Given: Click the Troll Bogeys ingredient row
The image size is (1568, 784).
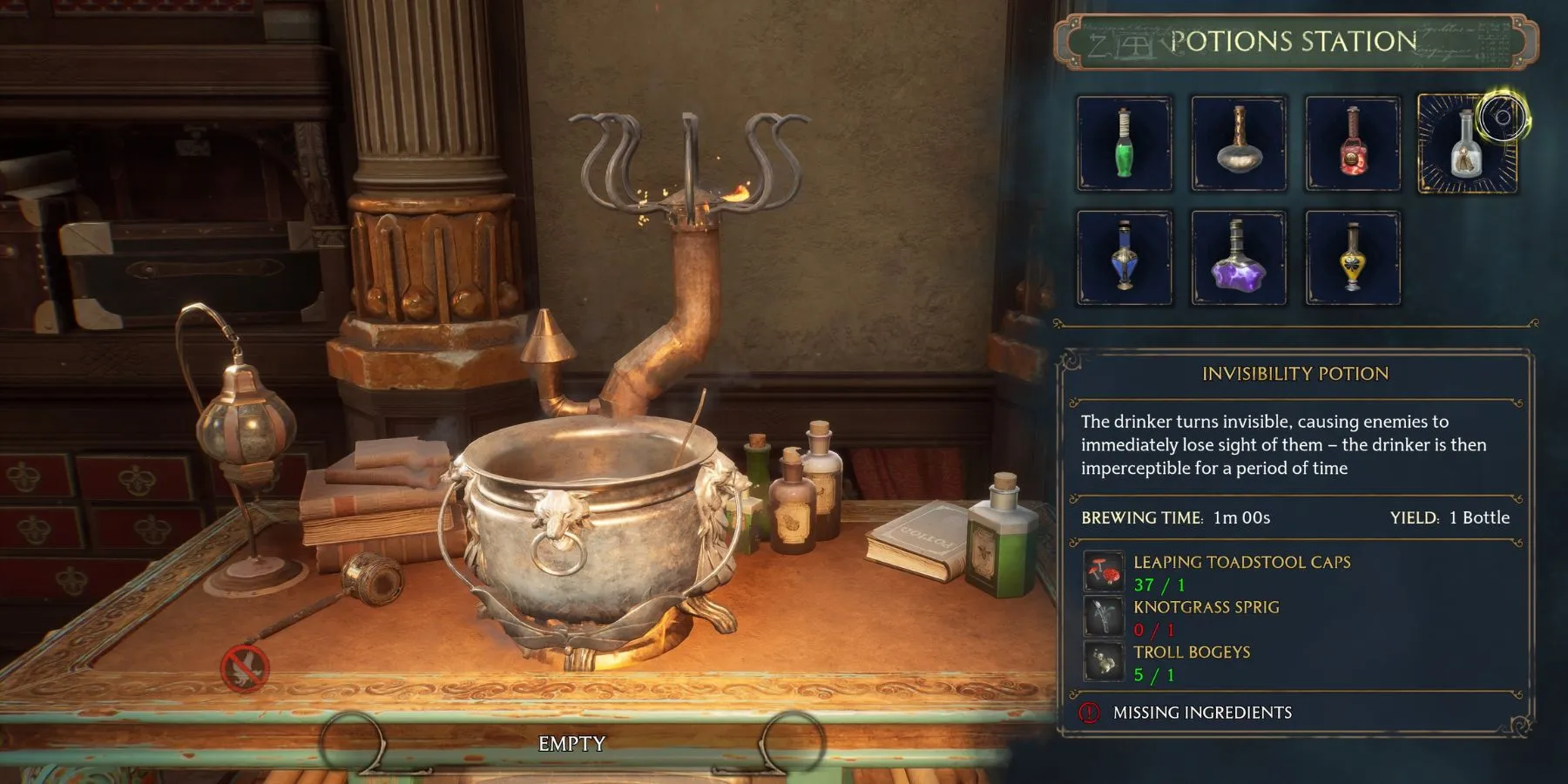Looking at the screenshot, I should pos(1191,662).
